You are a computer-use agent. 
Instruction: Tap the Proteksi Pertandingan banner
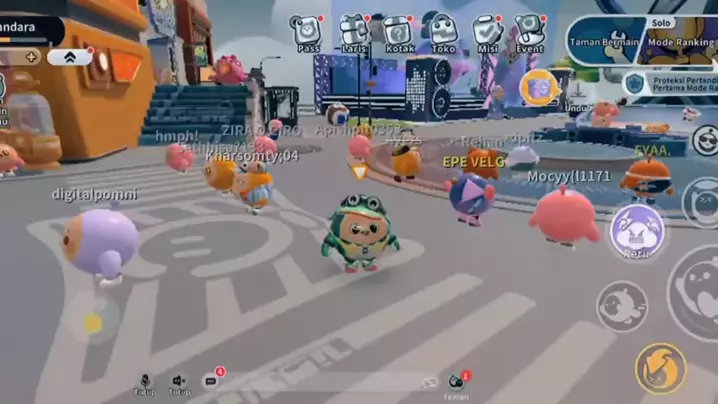click(x=670, y=83)
